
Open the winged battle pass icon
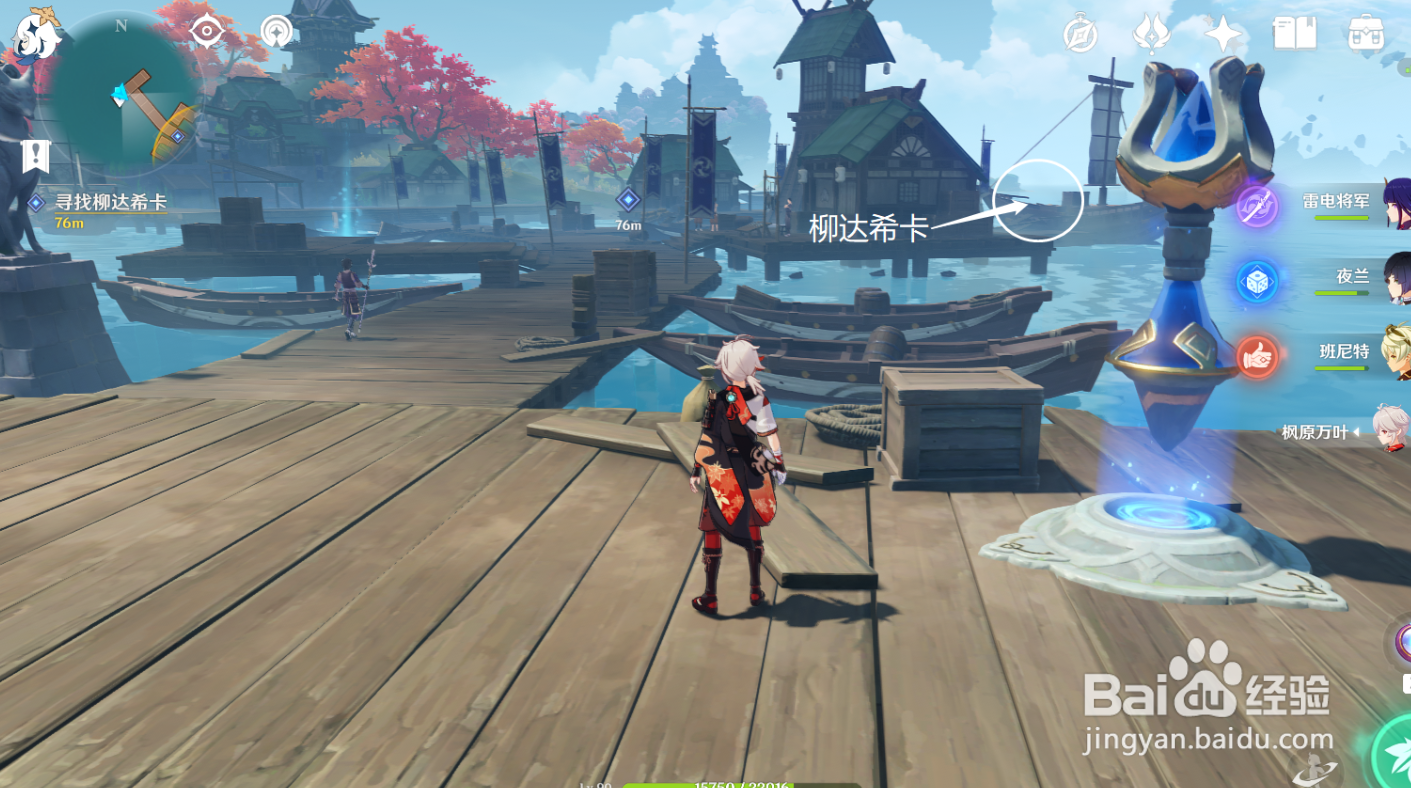click(1152, 35)
